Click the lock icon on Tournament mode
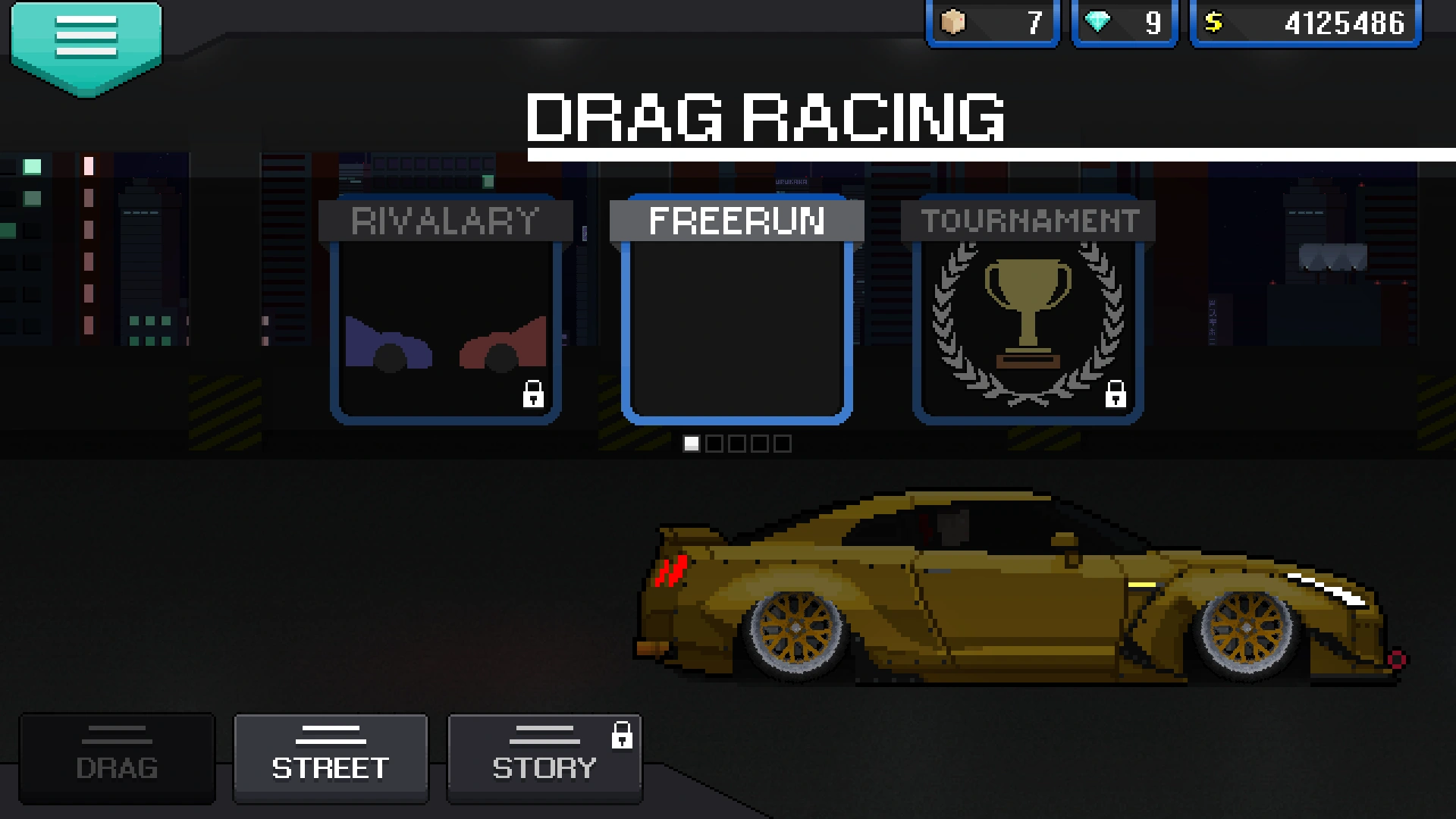1456x819 pixels. [1115, 395]
